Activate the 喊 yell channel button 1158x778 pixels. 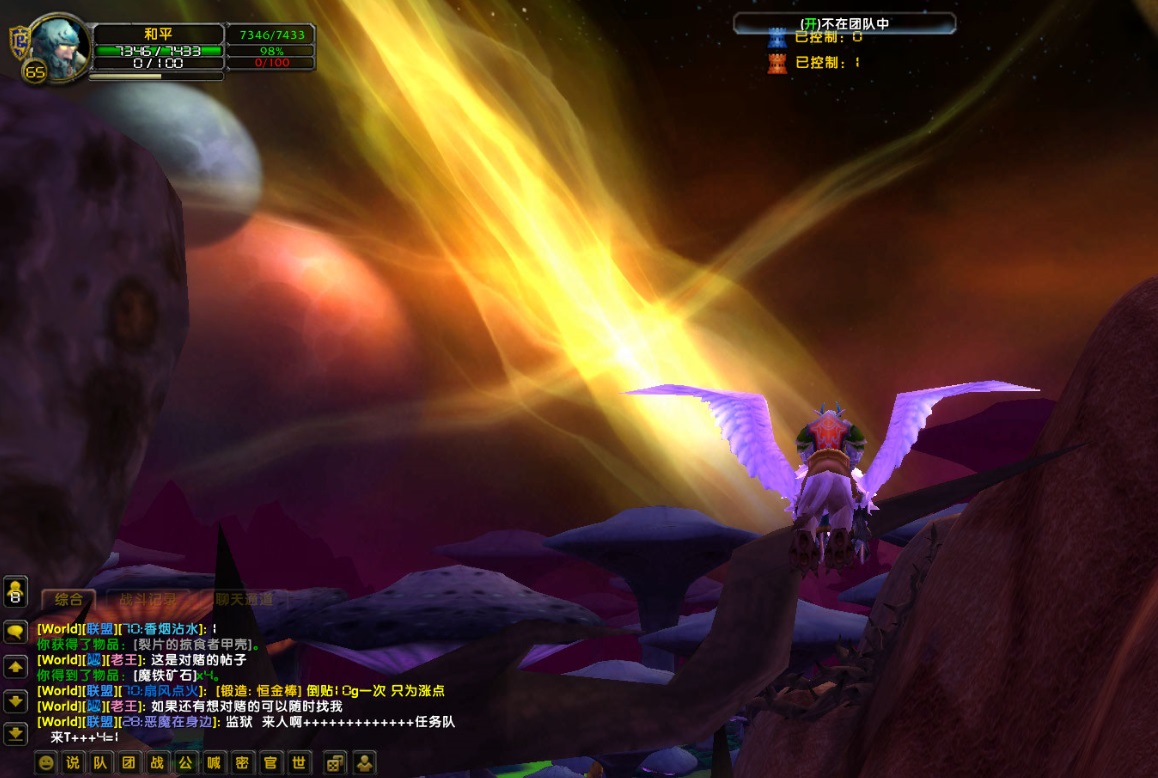[213, 762]
